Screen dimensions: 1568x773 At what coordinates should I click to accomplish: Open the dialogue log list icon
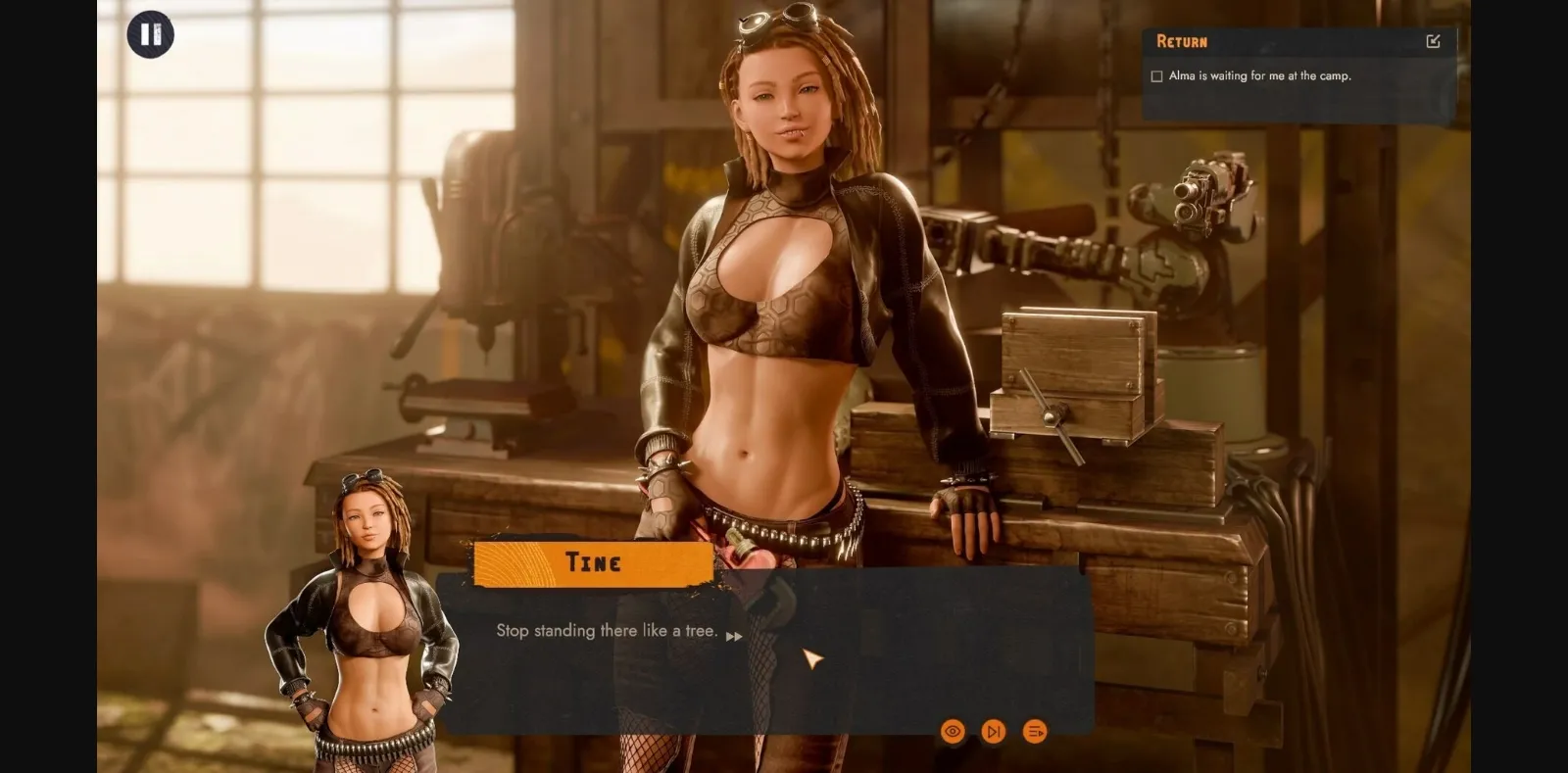[x=1034, y=731]
